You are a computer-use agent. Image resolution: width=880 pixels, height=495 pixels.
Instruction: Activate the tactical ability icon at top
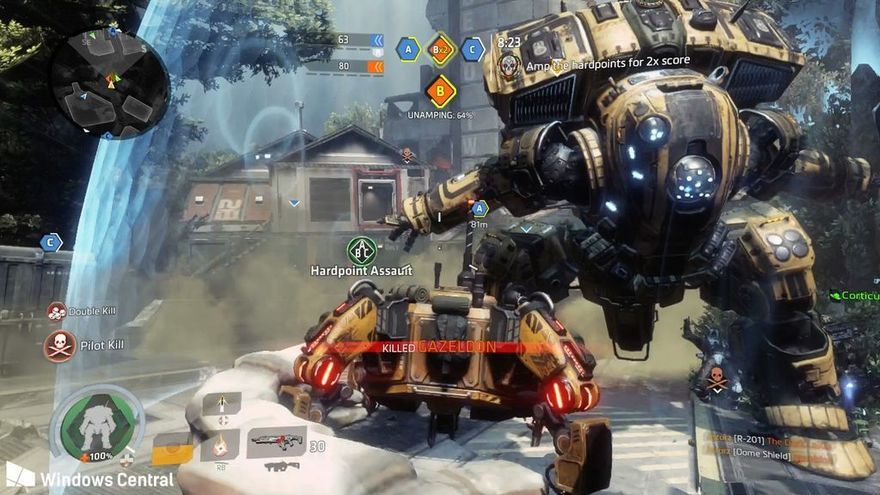point(221,405)
